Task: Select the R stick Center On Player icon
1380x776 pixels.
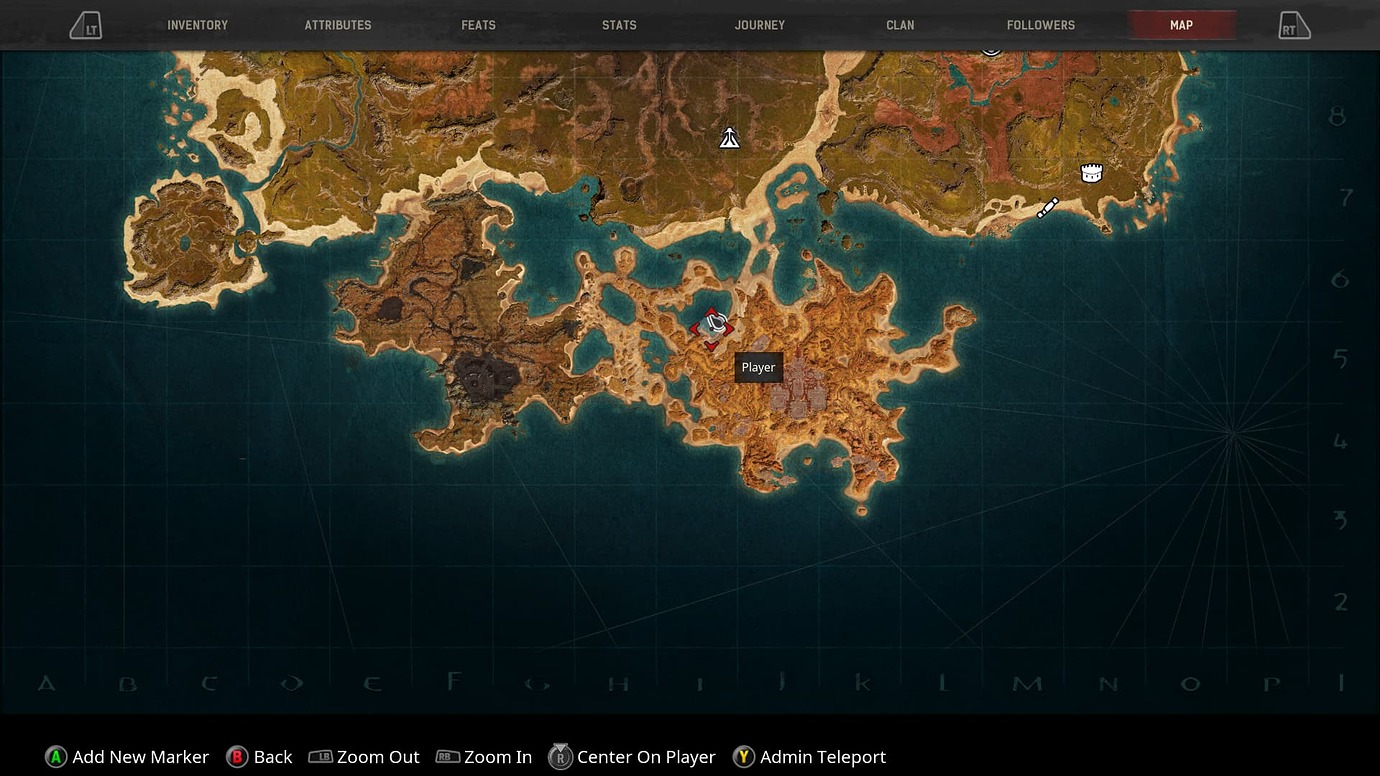Action: [561, 757]
